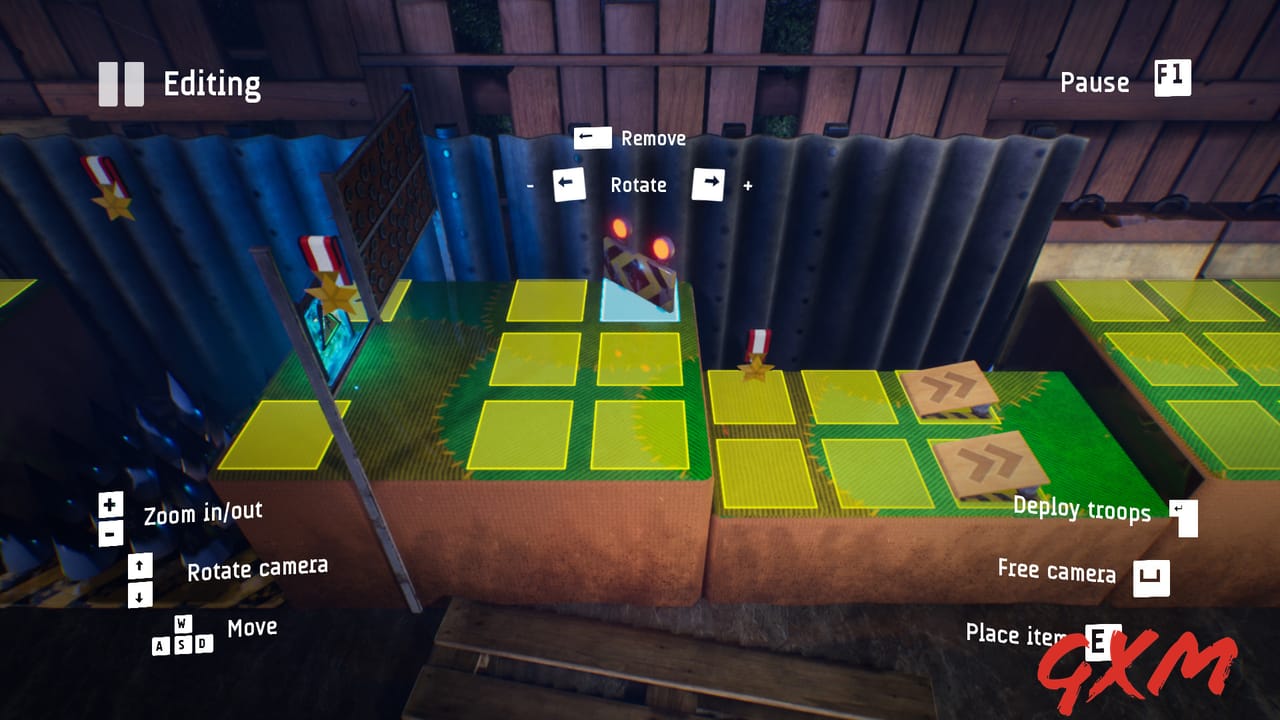Click the up arrow key for Rotate camera

pyautogui.click(x=141, y=565)
